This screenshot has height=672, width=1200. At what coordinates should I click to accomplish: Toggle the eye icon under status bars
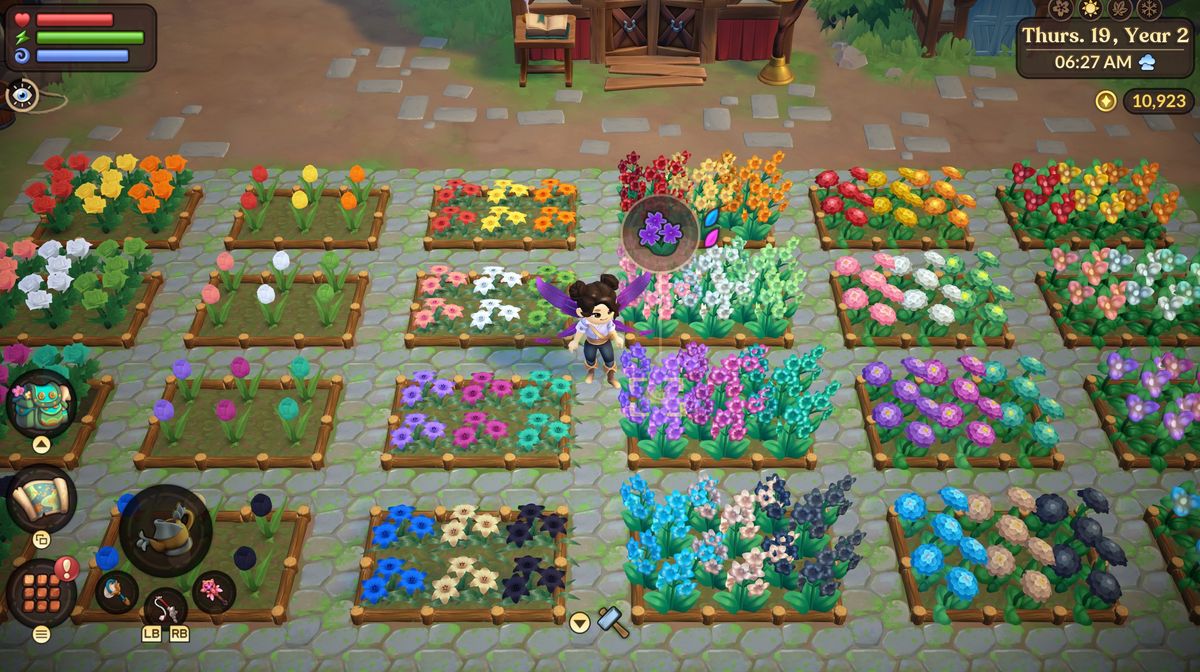click(x=22, y=95)
